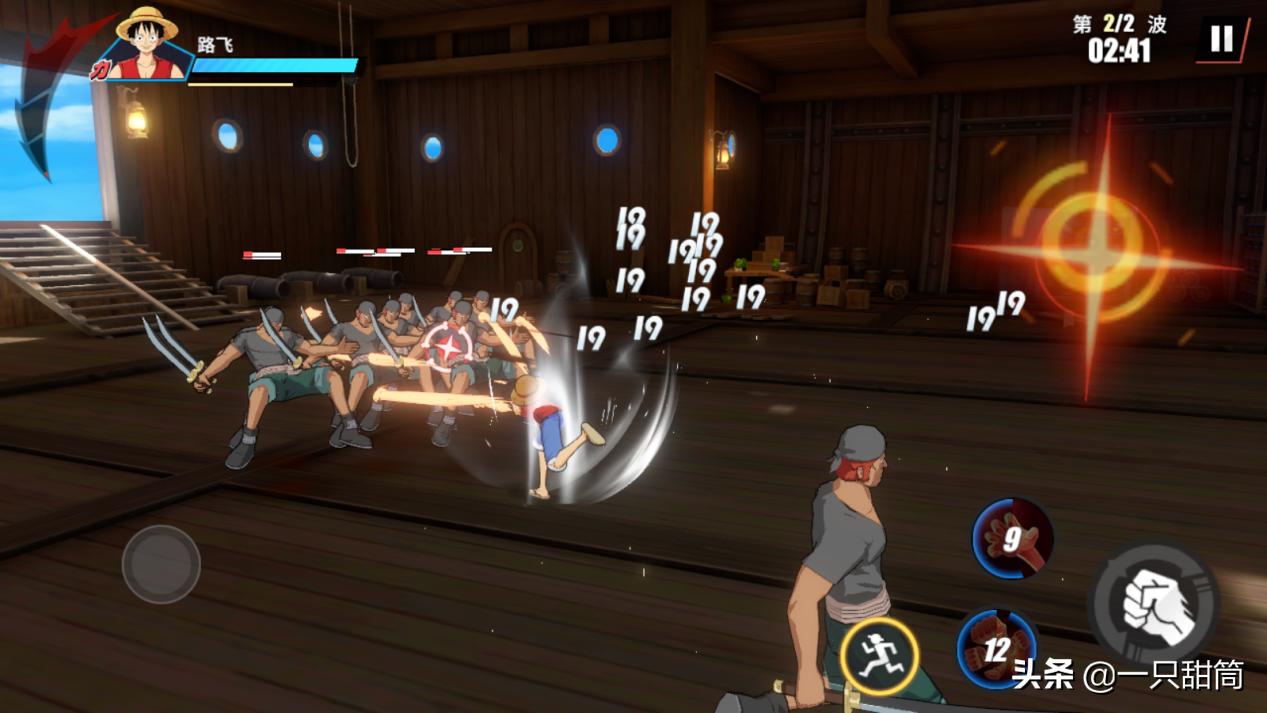1267x713 pixels.
Task: Pause the battle with the pause button
Action: tap(1222, 40)
